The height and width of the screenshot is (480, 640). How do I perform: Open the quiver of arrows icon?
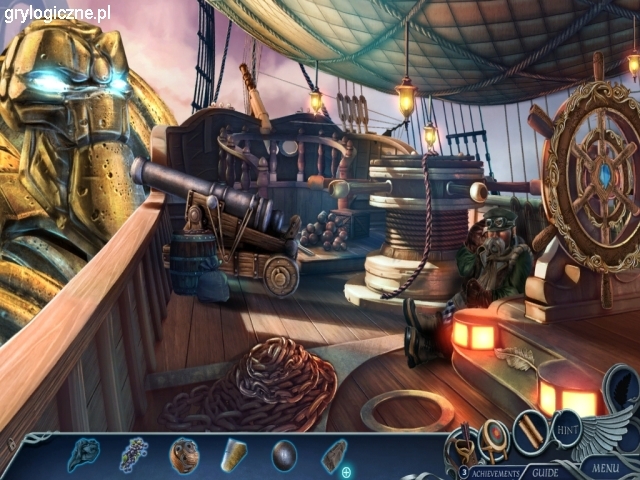point(465,440)
